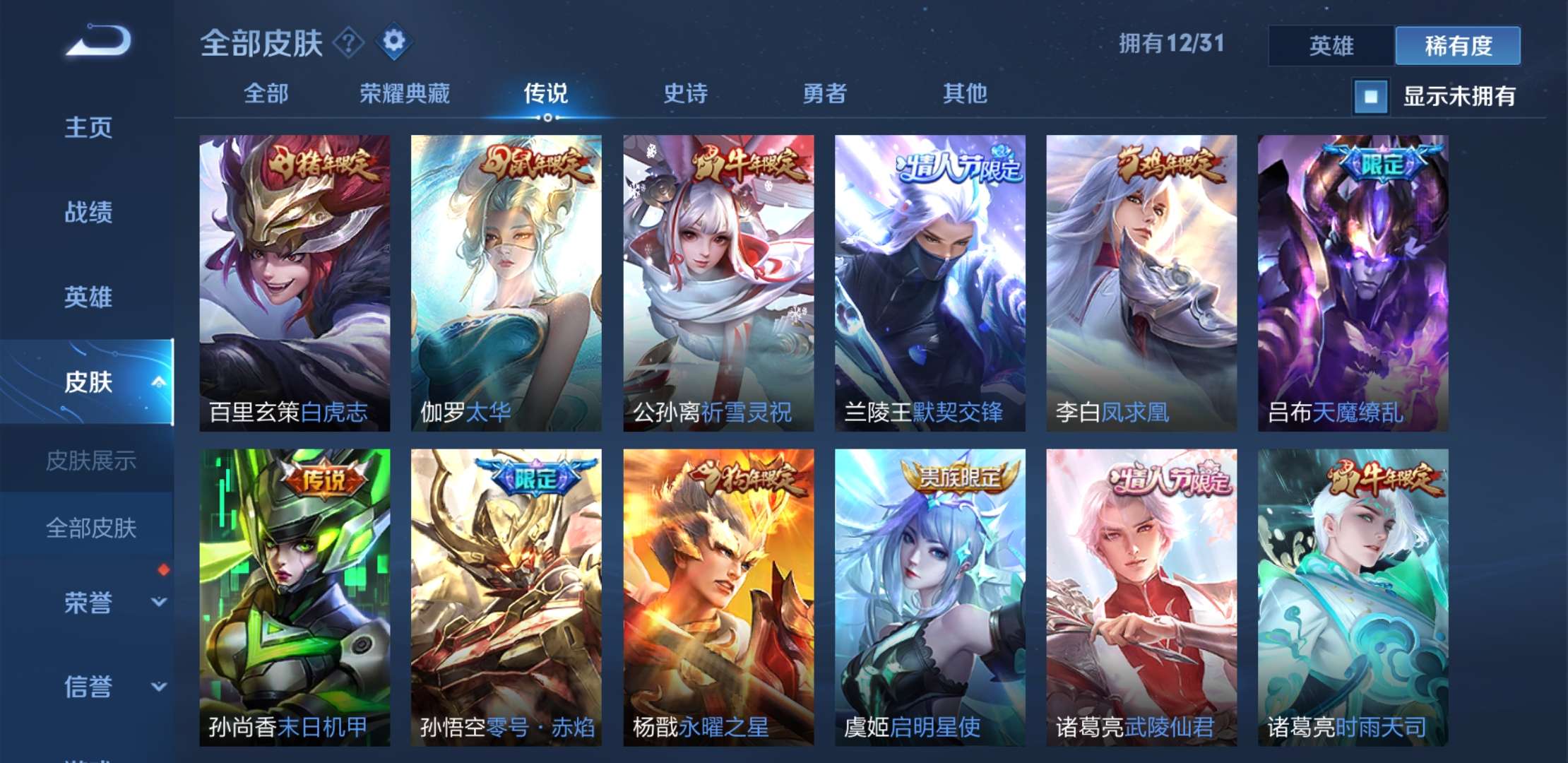Open skin settings with the gear icon

point(393,42)
